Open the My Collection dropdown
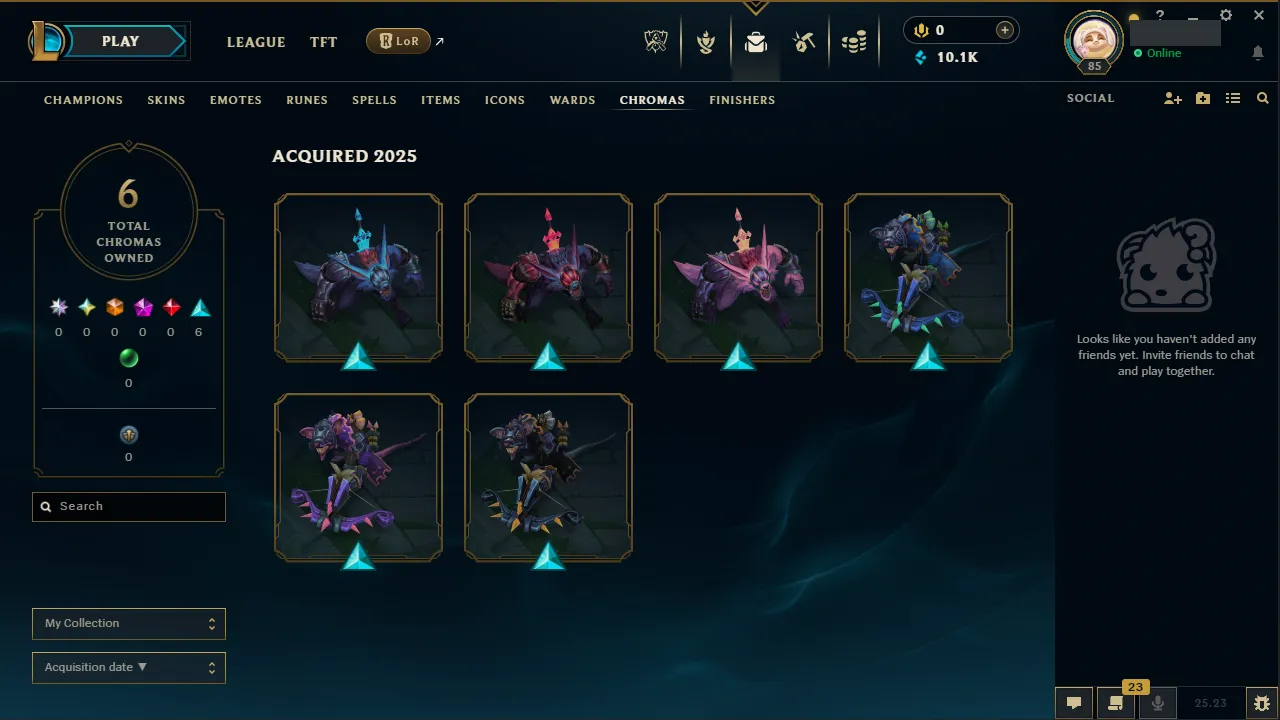The width and height of the screenshot is (1280, 720). 128,623
